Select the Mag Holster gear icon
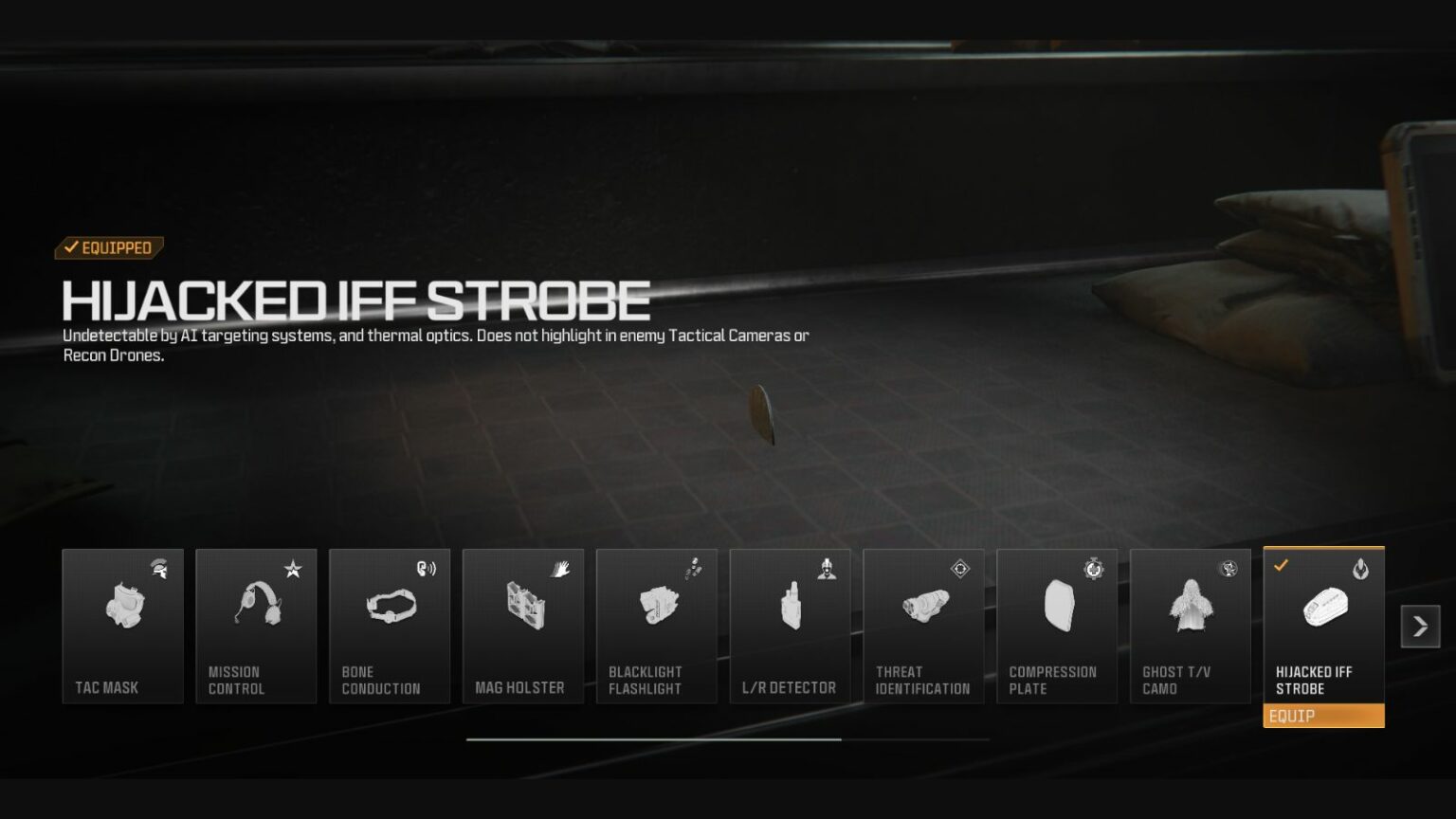The width and height of the screenshot is (1456, 819). pyautogui.click(x=523, y=607)
